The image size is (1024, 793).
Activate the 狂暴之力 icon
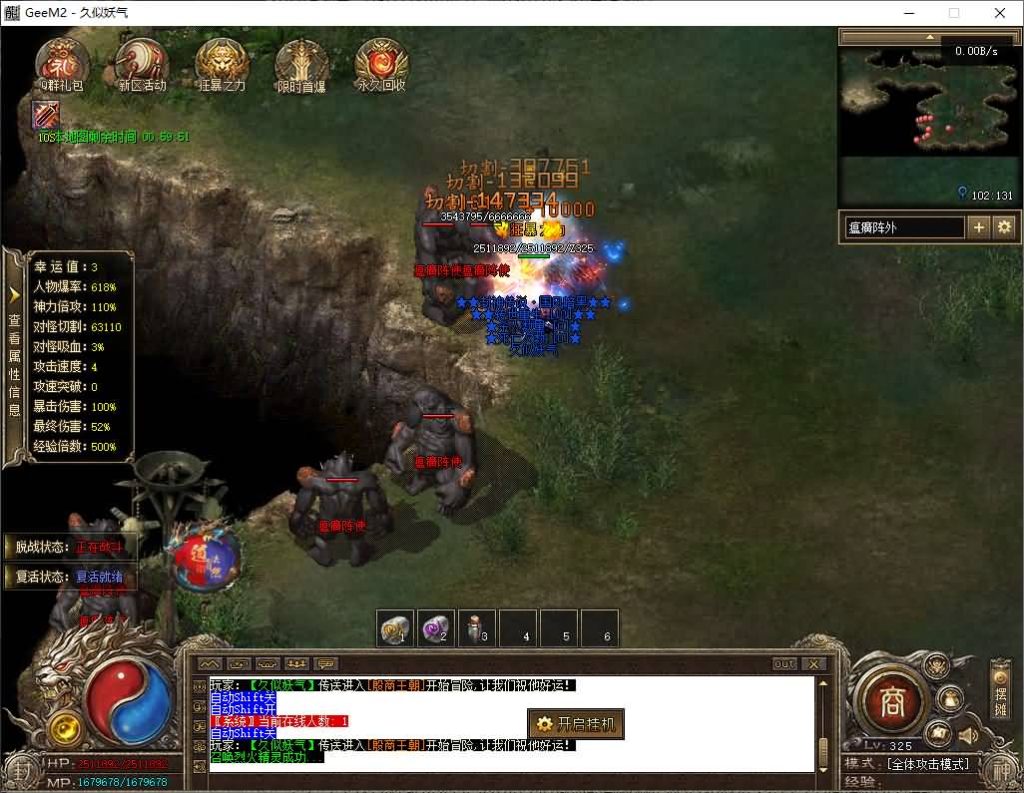[221, 63]
